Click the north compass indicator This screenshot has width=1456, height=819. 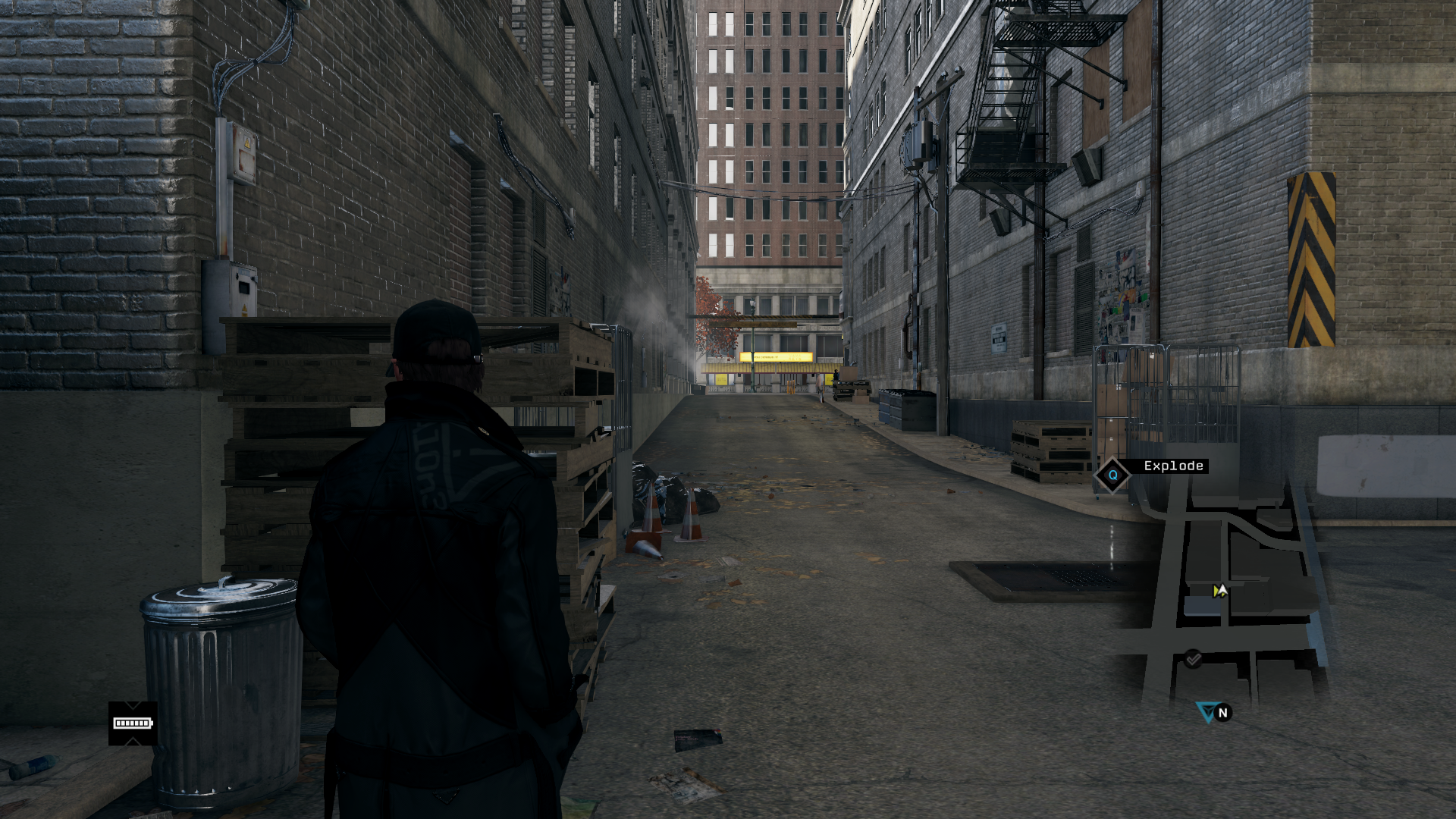click(1222, 713)
